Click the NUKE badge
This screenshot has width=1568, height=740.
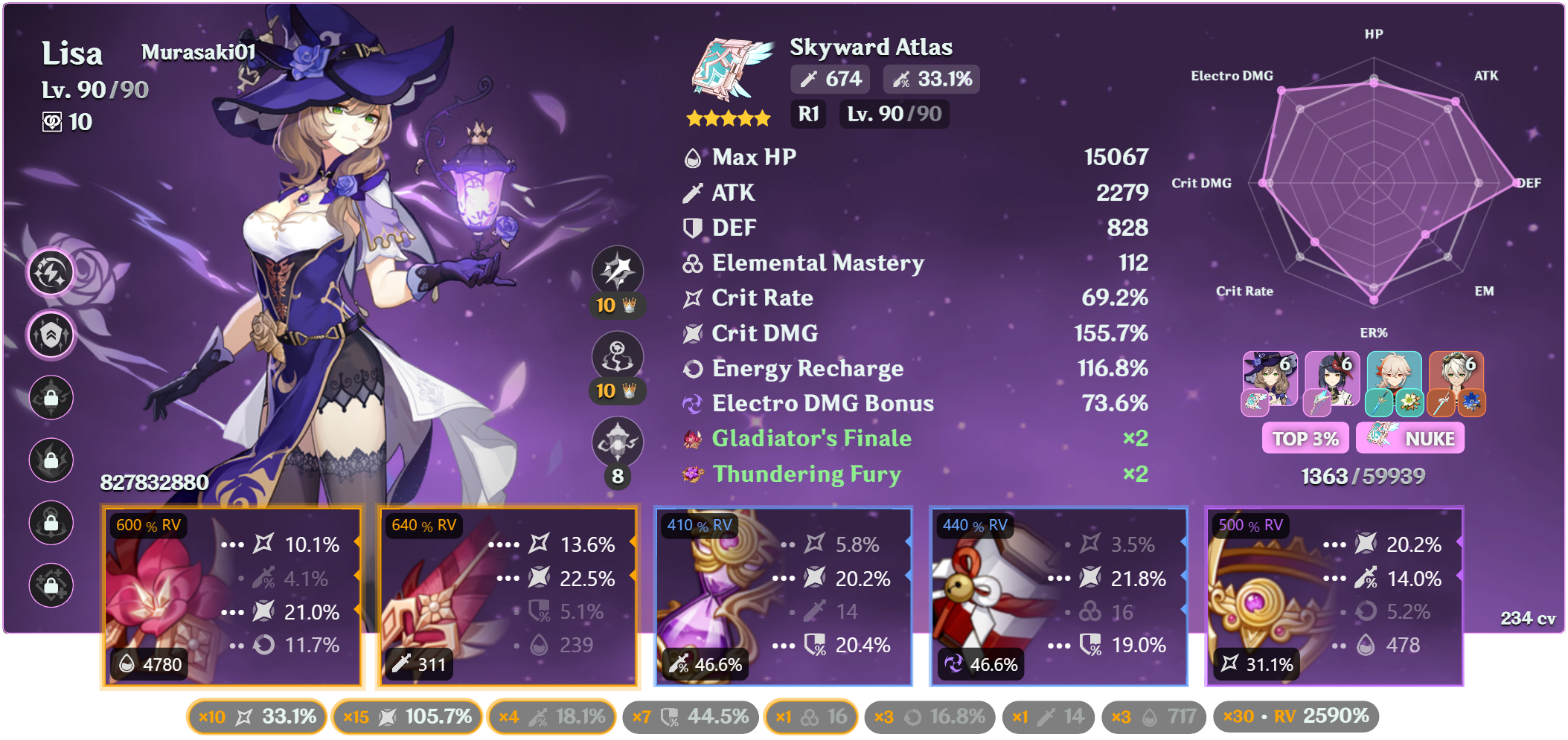coord(1410,438)
